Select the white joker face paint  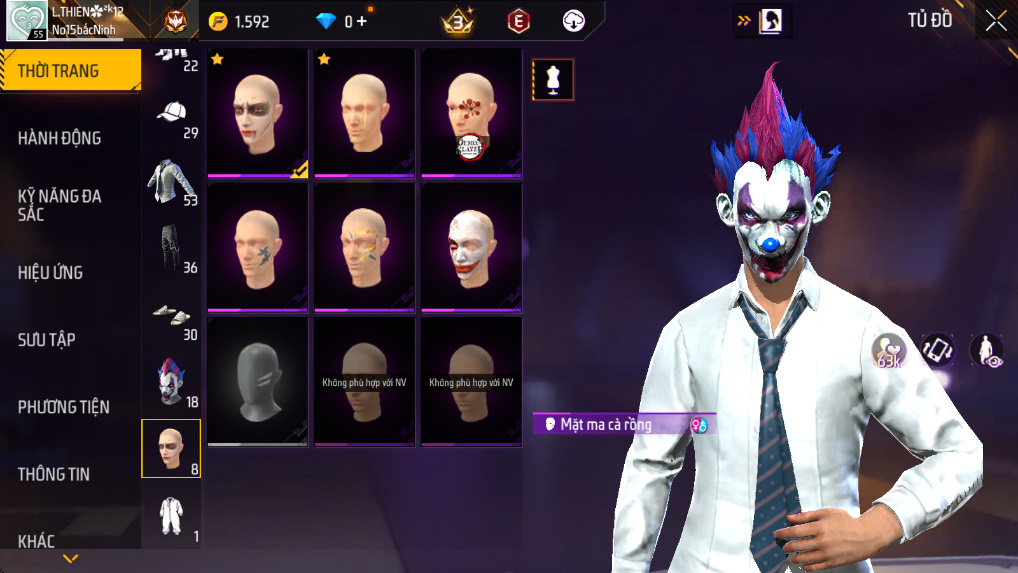click(x=471, y=246)
